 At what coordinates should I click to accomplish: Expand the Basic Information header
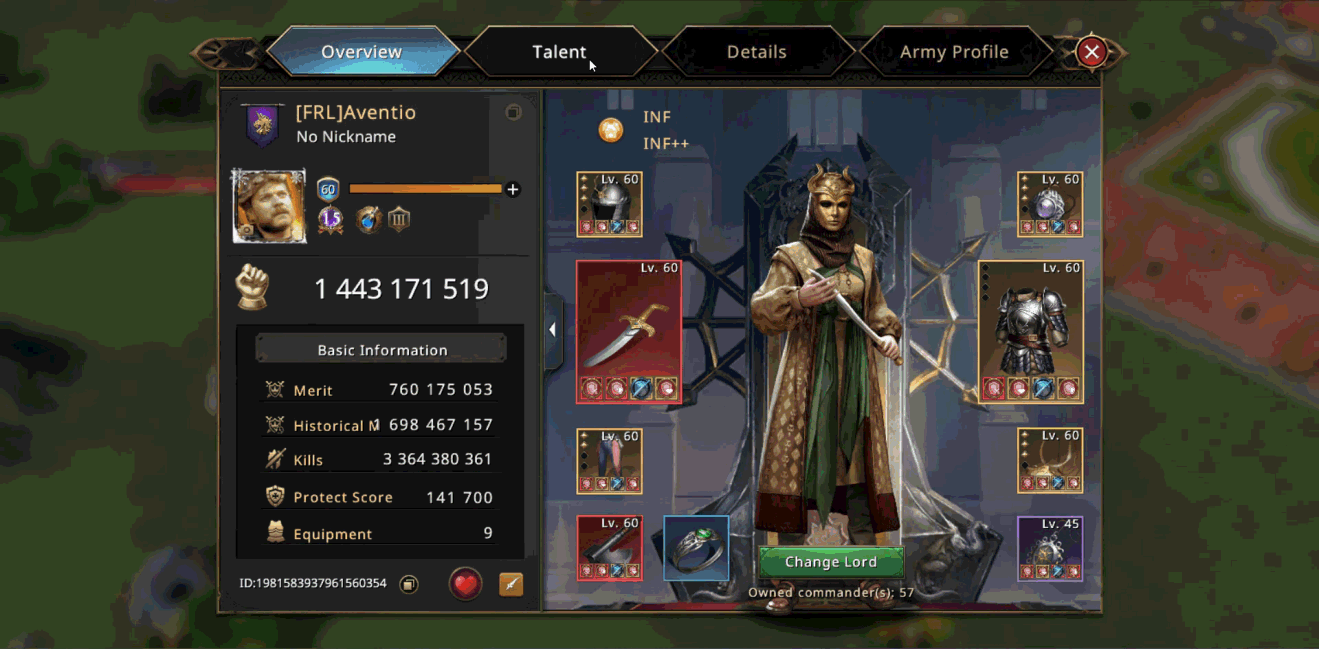click(381, 350)
